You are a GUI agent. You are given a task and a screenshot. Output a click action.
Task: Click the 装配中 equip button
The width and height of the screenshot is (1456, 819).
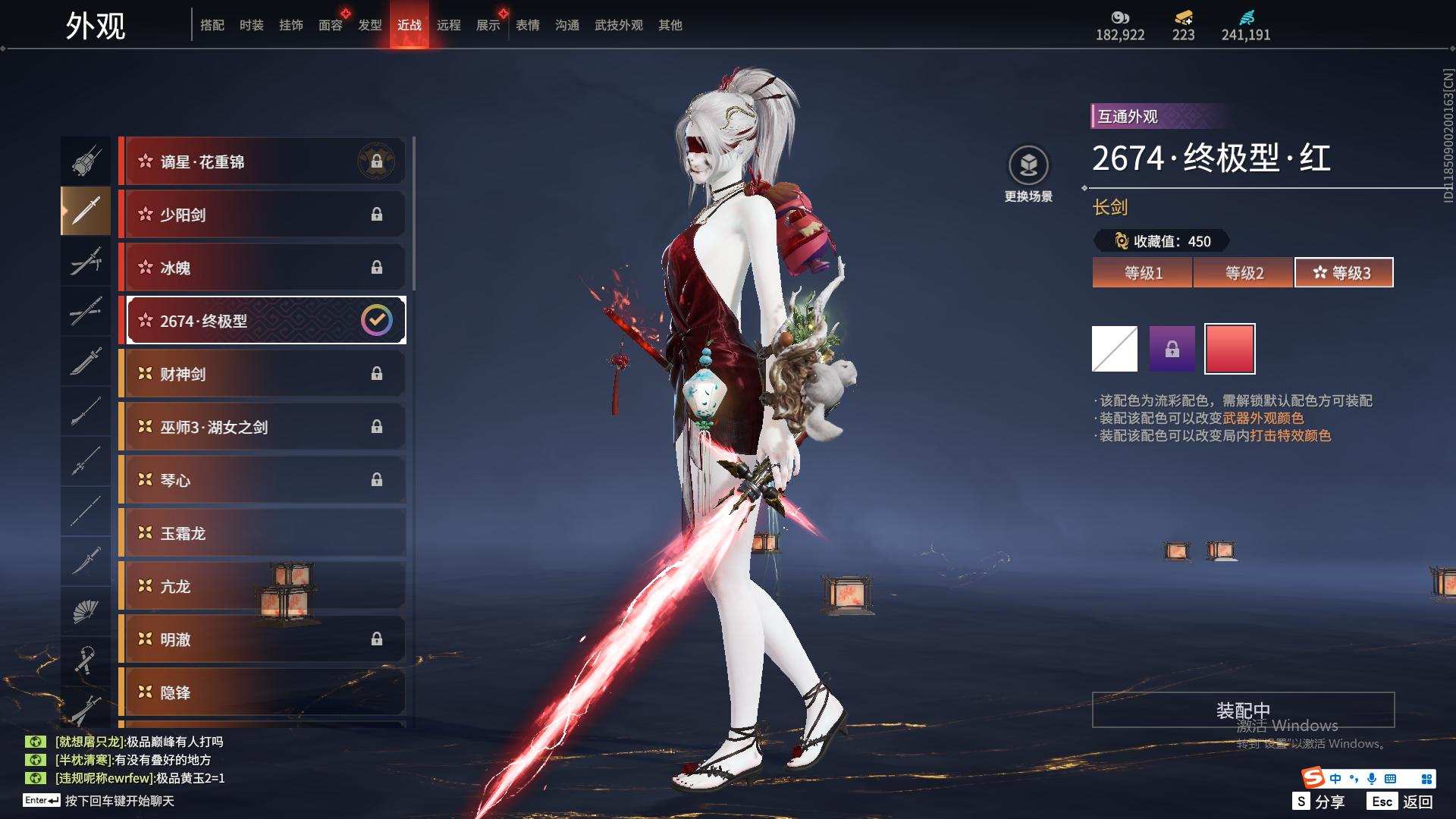point(1243,710)
